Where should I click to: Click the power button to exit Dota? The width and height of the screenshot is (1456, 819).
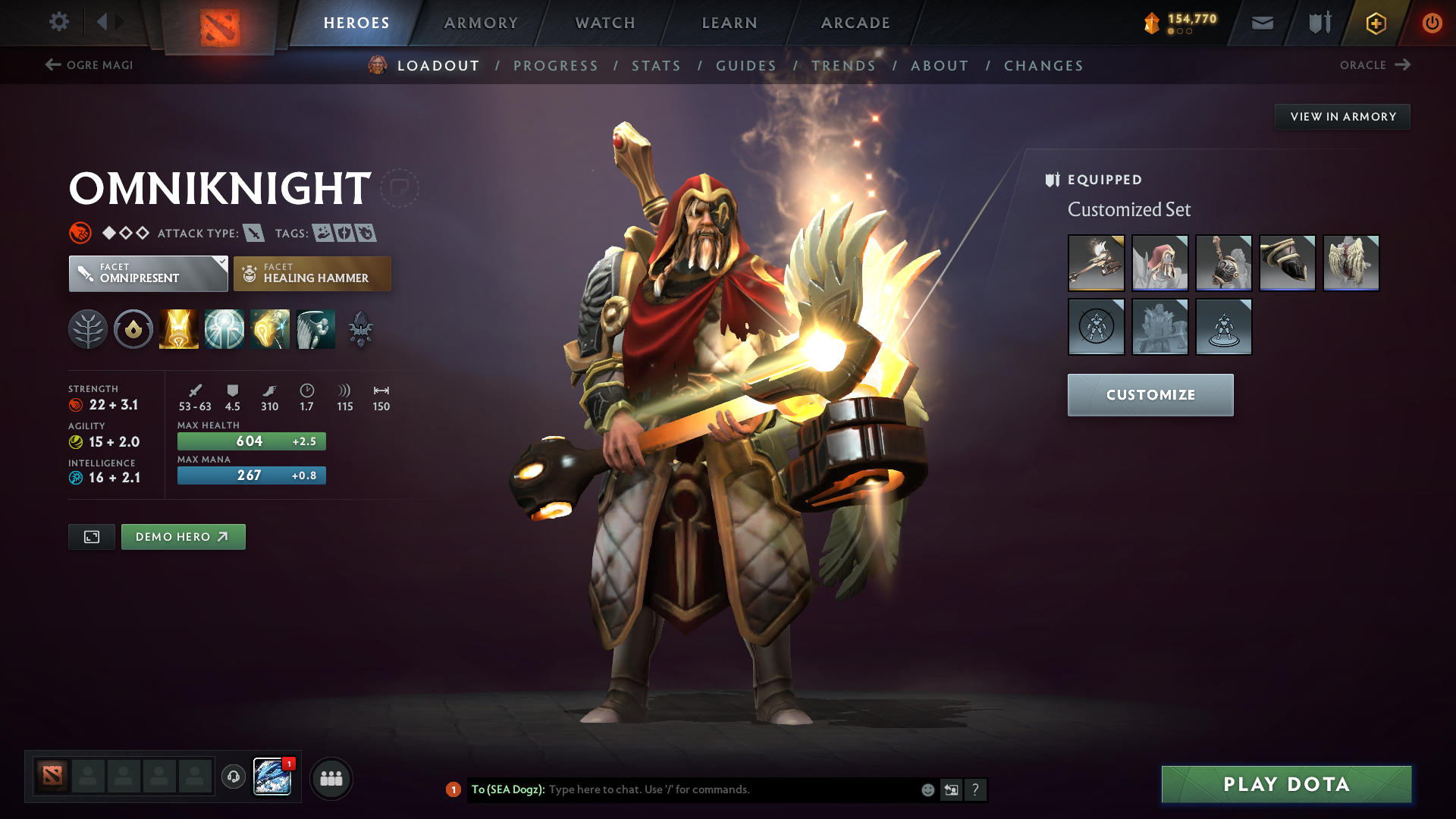pos(1432,22)
